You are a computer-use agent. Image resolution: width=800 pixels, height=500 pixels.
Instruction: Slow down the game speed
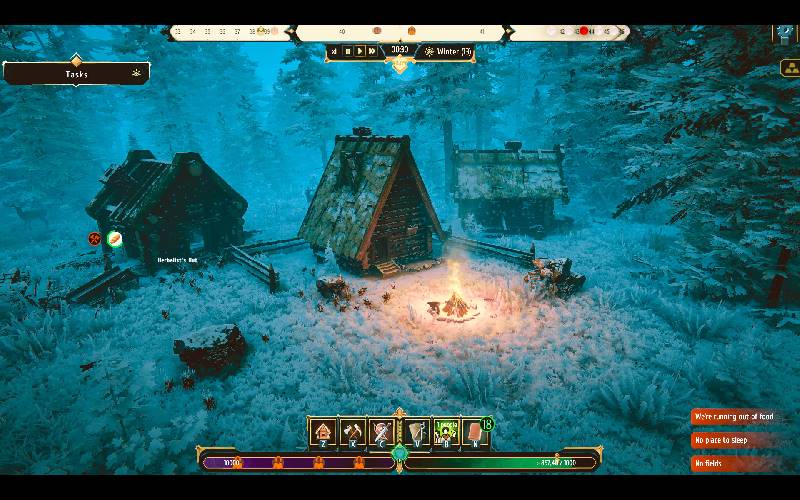click(335, 51)
